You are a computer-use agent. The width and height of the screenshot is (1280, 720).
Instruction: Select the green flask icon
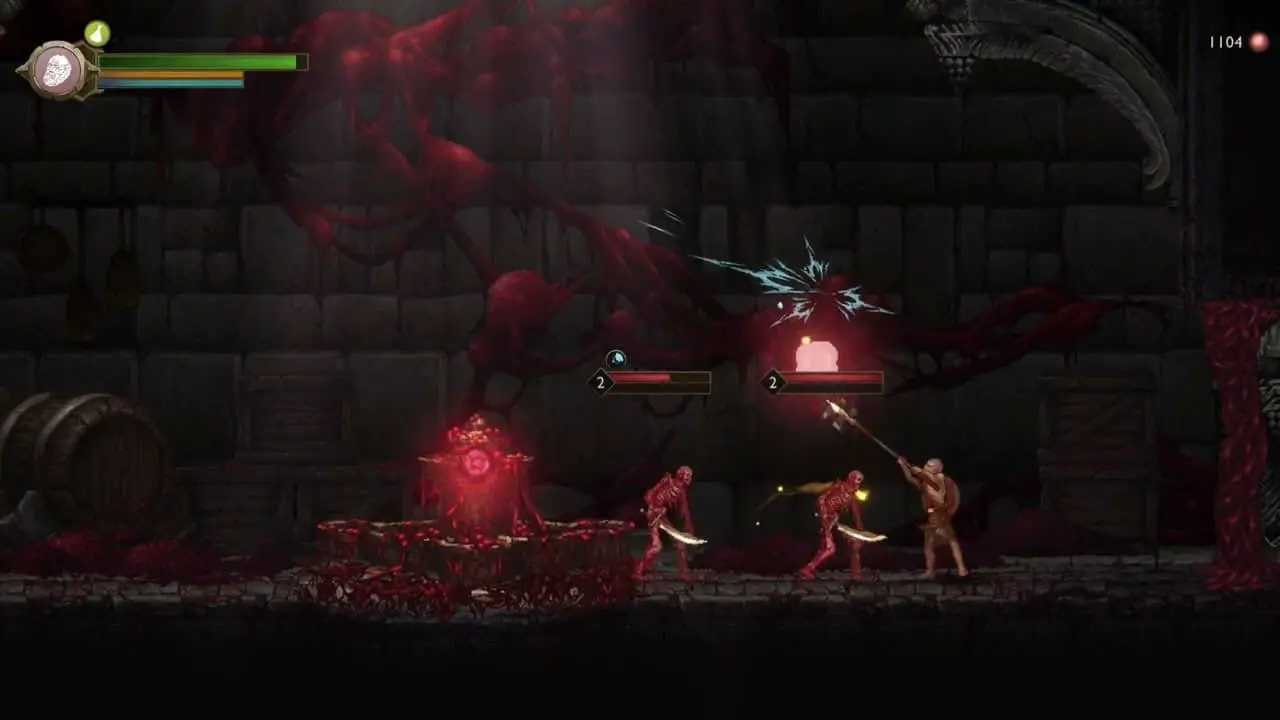pyautogui.click(x=97, y=33)
